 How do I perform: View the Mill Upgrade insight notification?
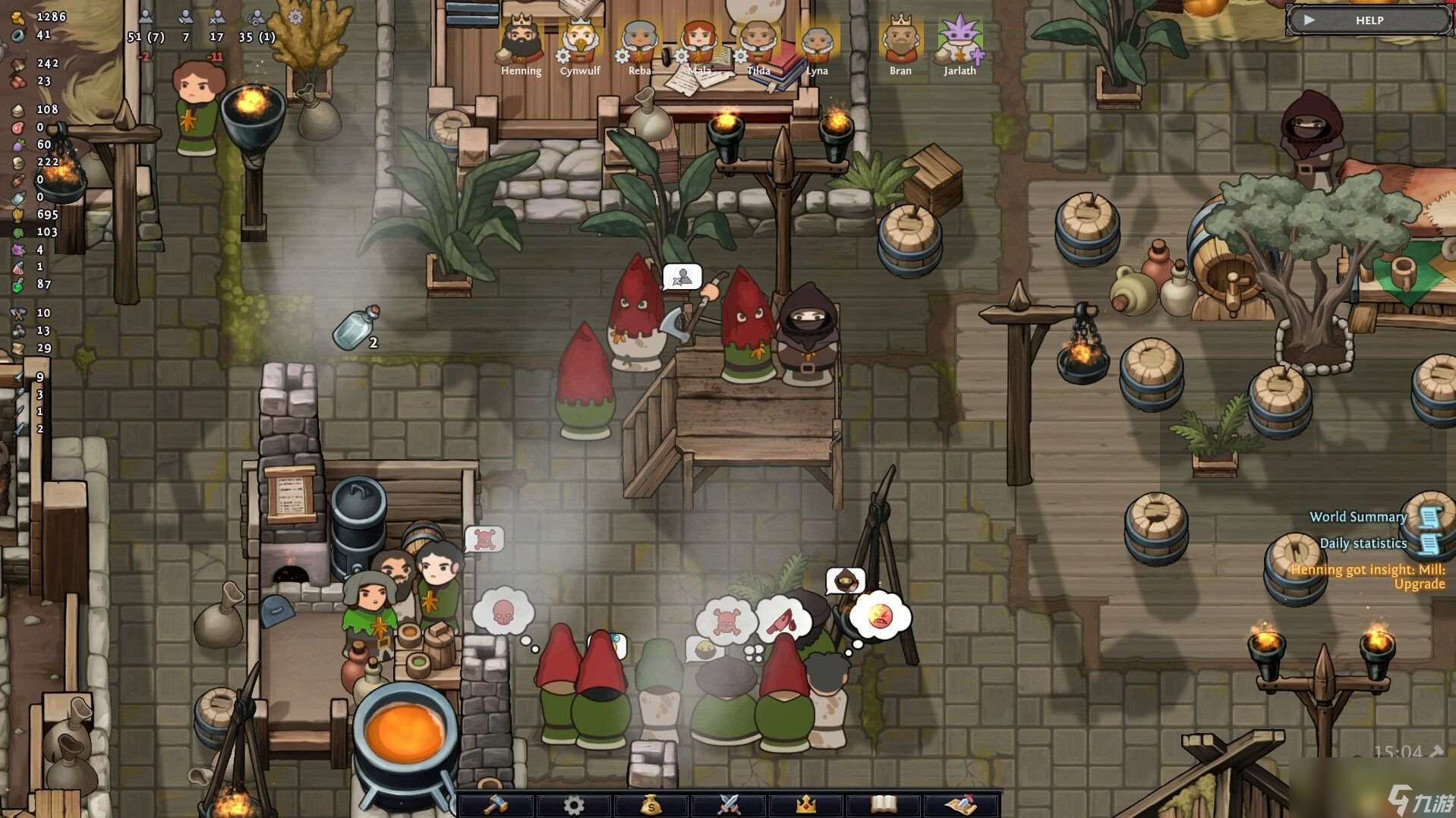pos(1368,577)
